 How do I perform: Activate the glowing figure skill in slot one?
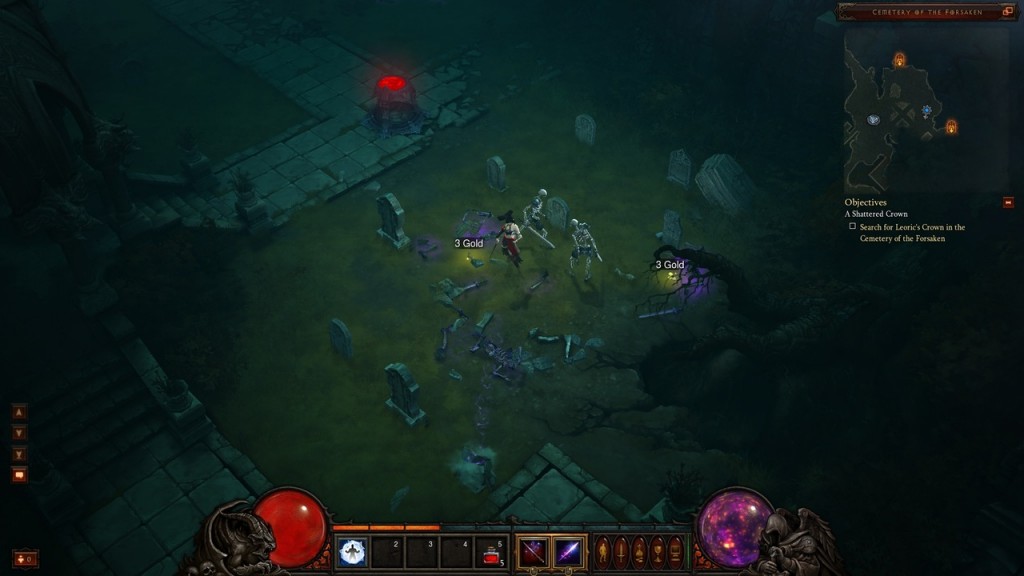click(352, 552)
